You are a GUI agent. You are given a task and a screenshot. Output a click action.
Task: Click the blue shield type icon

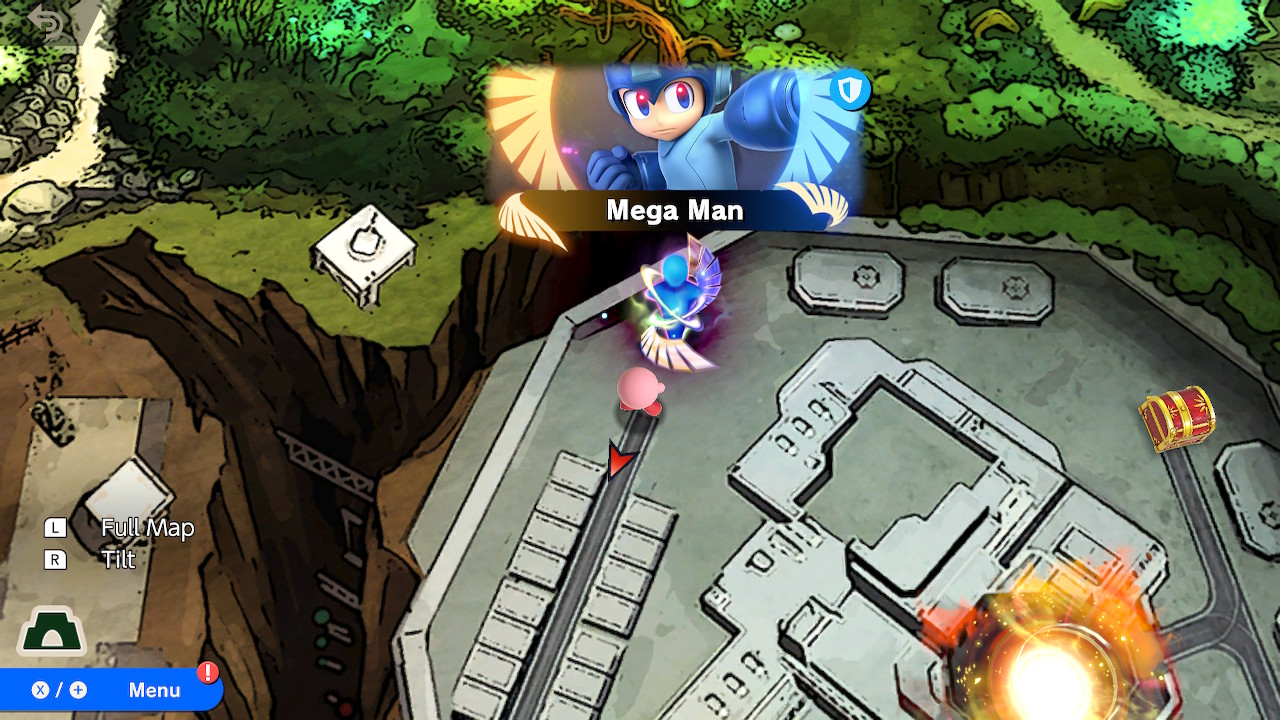(850, 92)
